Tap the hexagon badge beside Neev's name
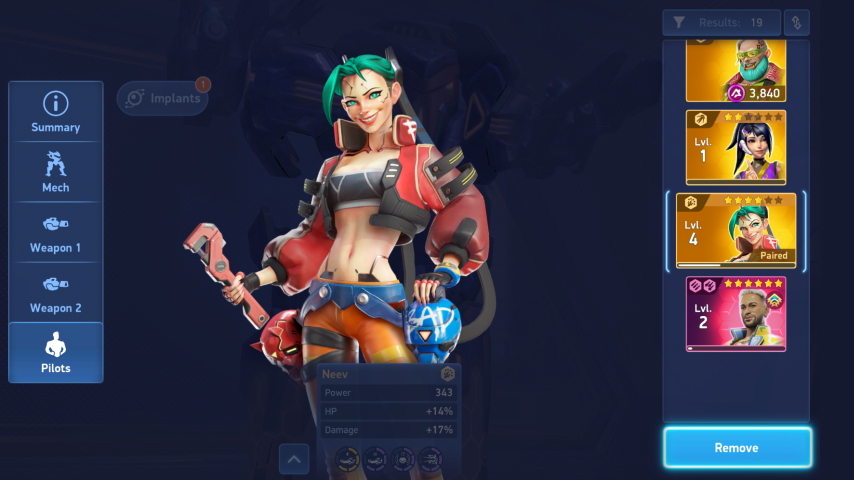854x480 pixels. point(448,374)
